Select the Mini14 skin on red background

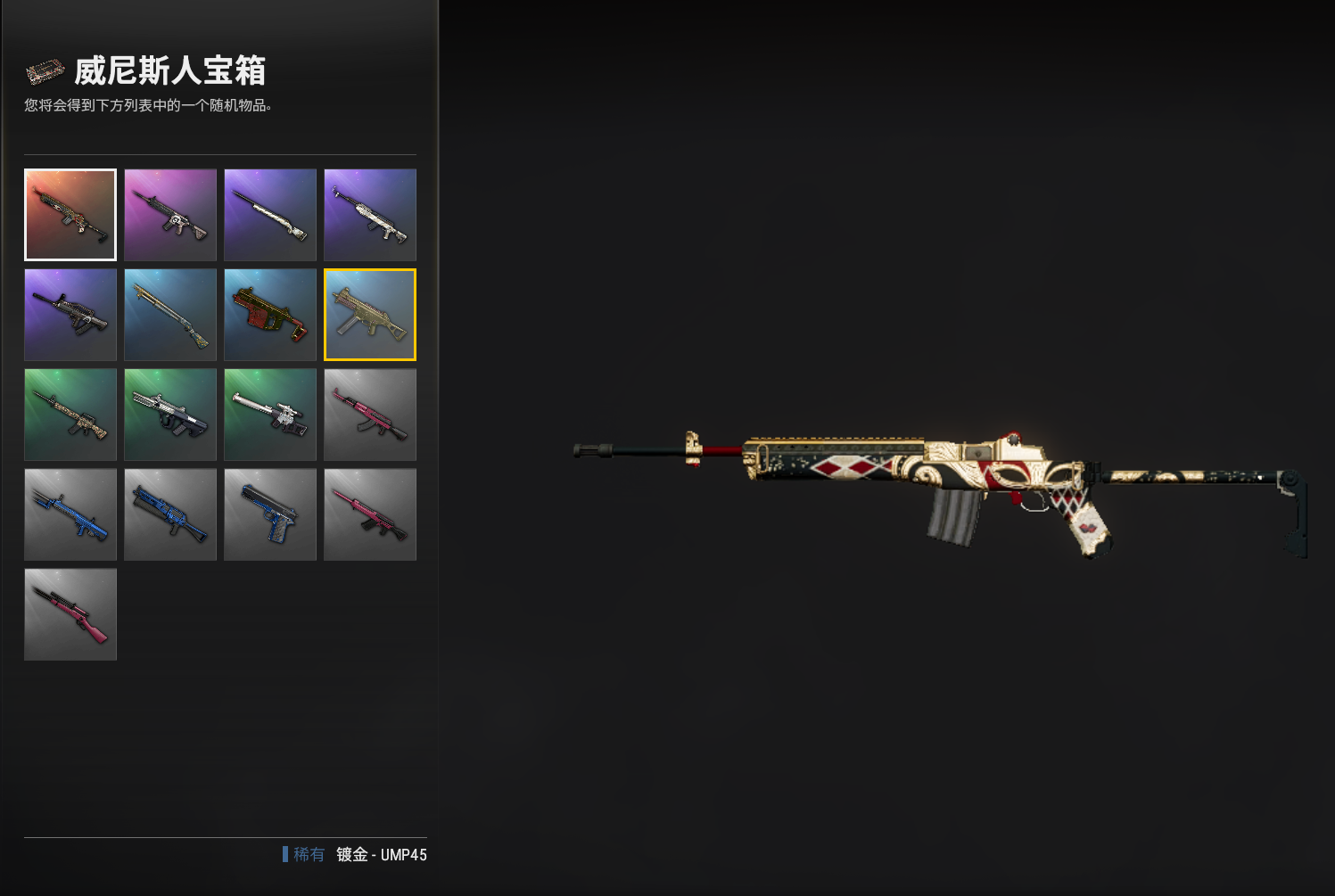click(70, 215)
